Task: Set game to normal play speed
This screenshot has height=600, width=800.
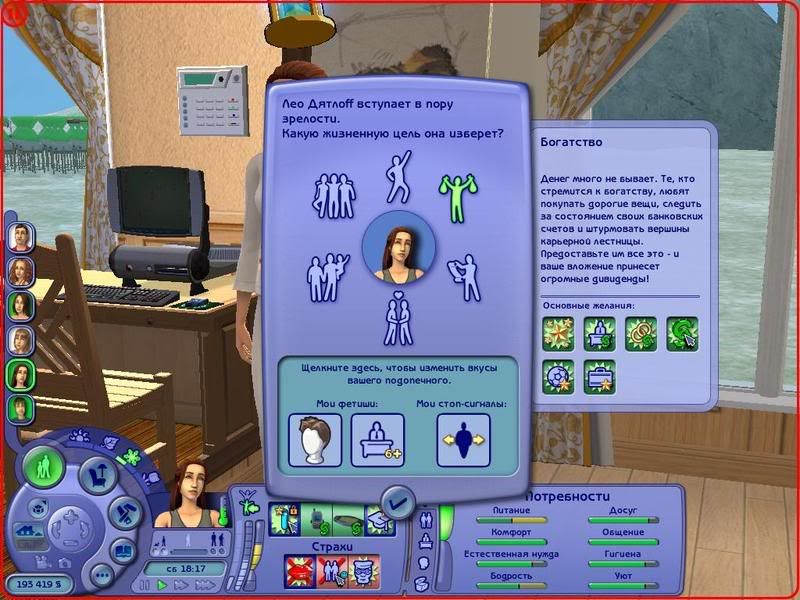Action: [x=161, y=584]
